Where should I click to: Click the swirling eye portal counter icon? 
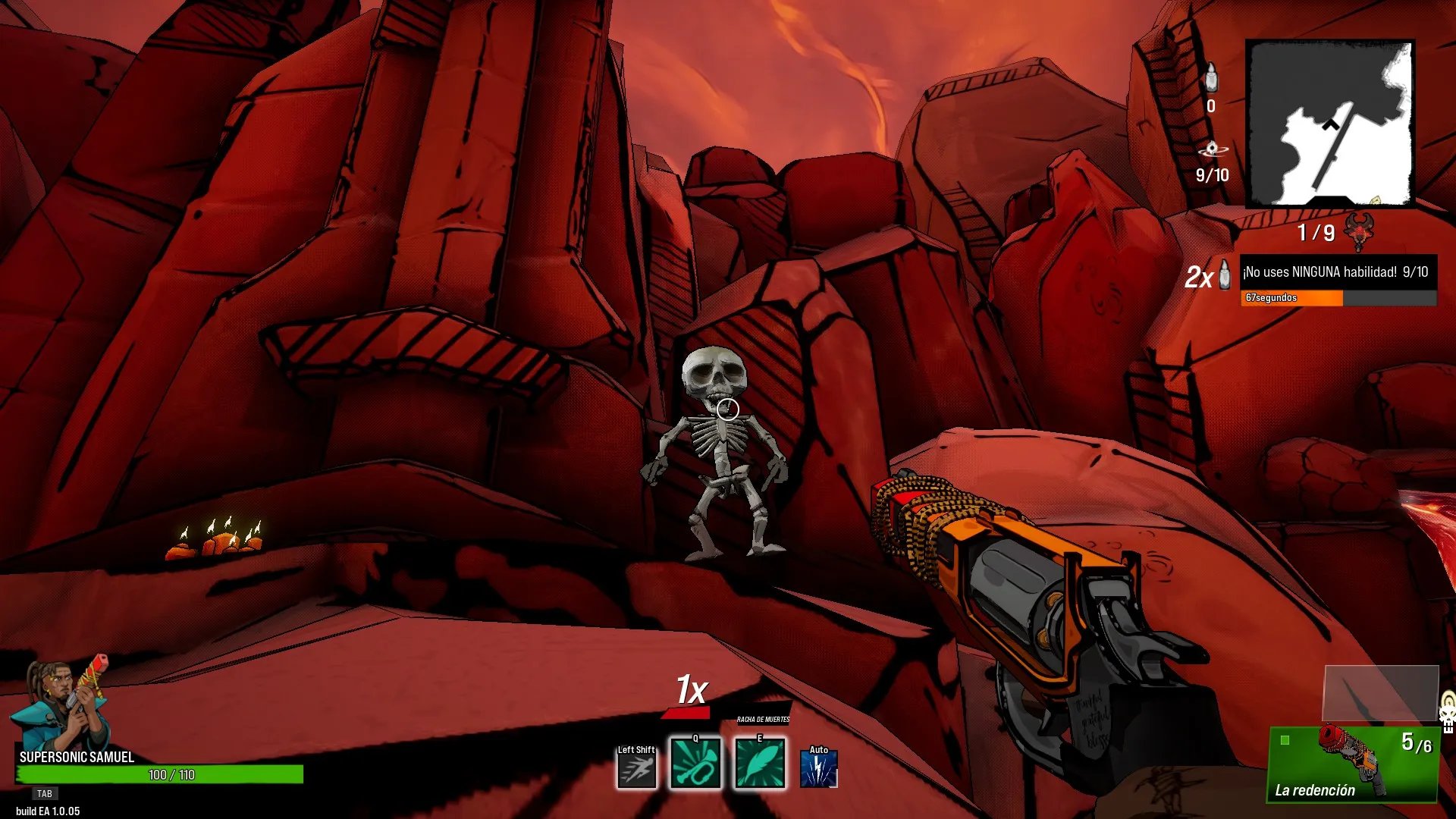pos(1212,149)
